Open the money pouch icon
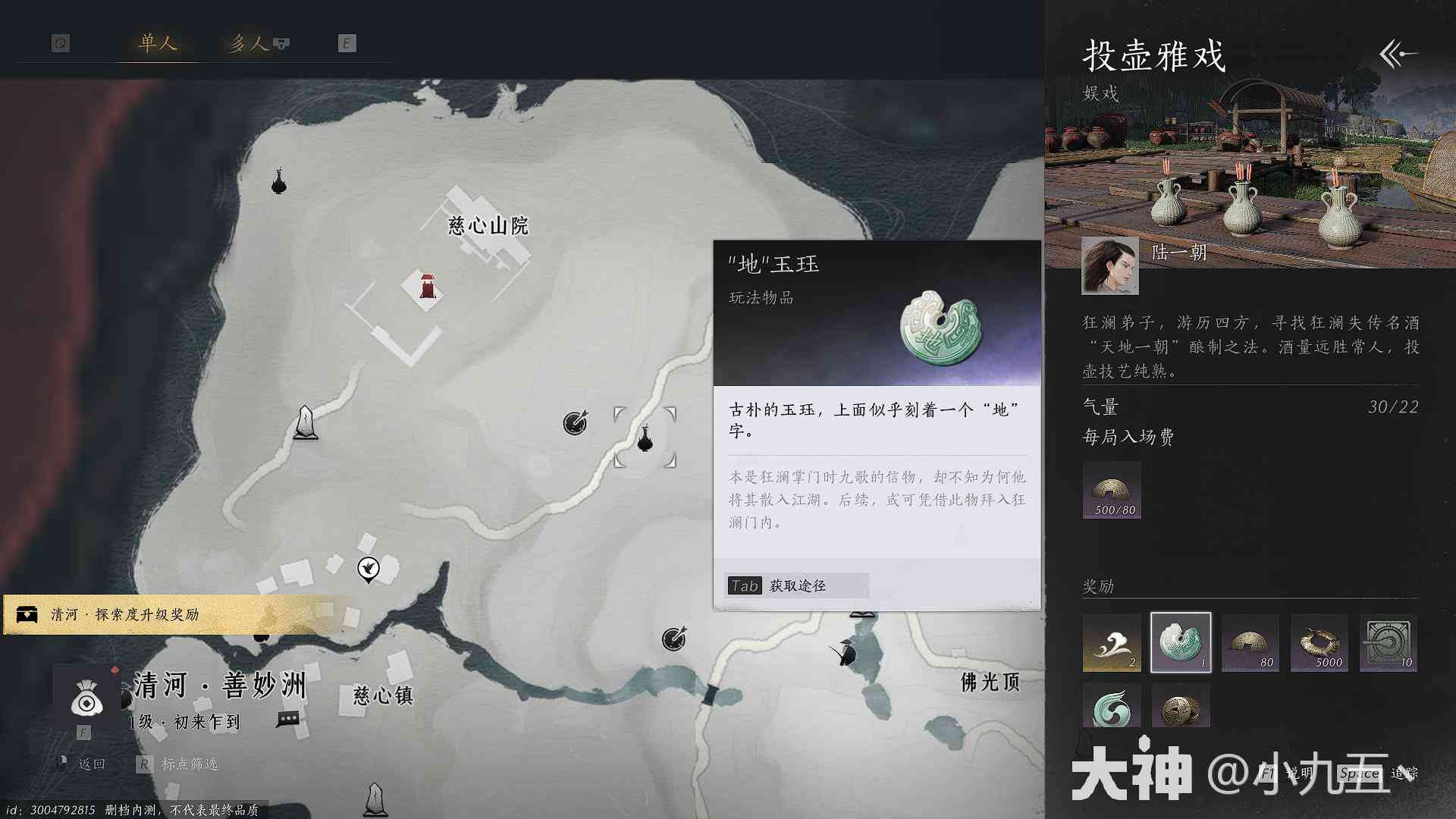Screen dimensions: 1456x819 coord(86,698)
